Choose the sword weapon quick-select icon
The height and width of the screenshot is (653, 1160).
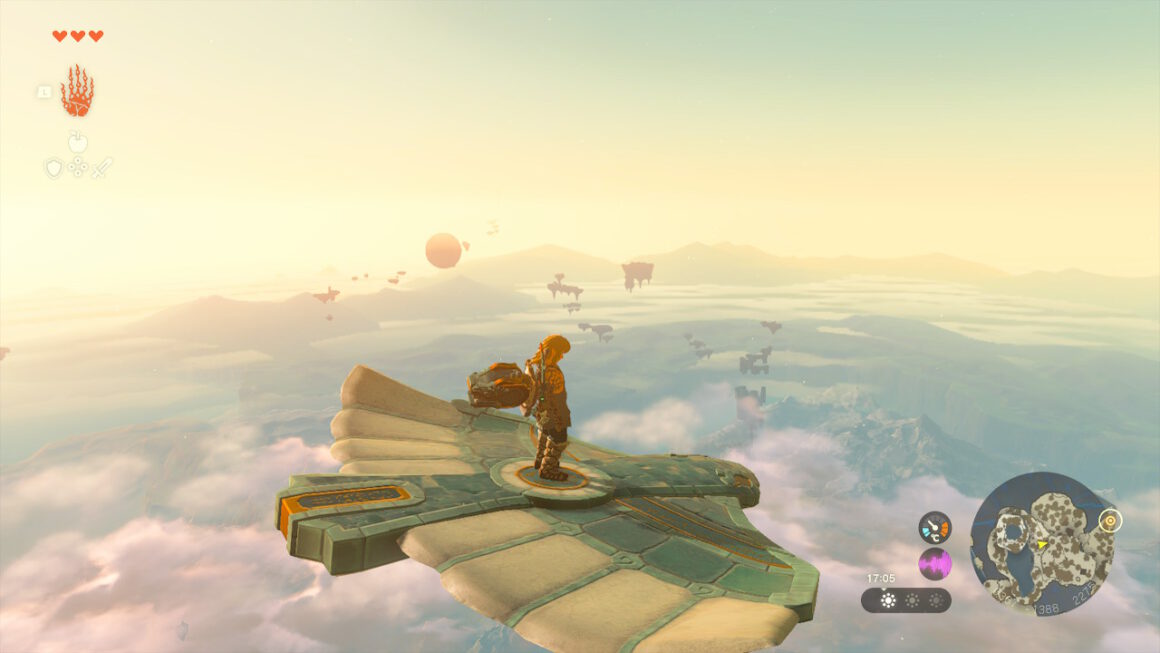point(102,168)
